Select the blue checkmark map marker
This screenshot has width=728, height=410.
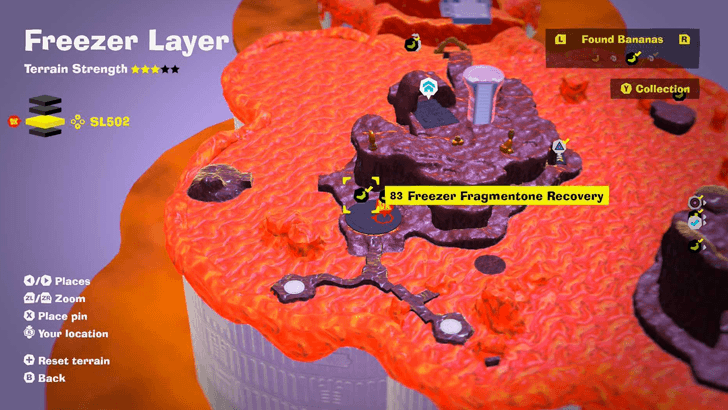pyautogui.click(x=695, y=223)
